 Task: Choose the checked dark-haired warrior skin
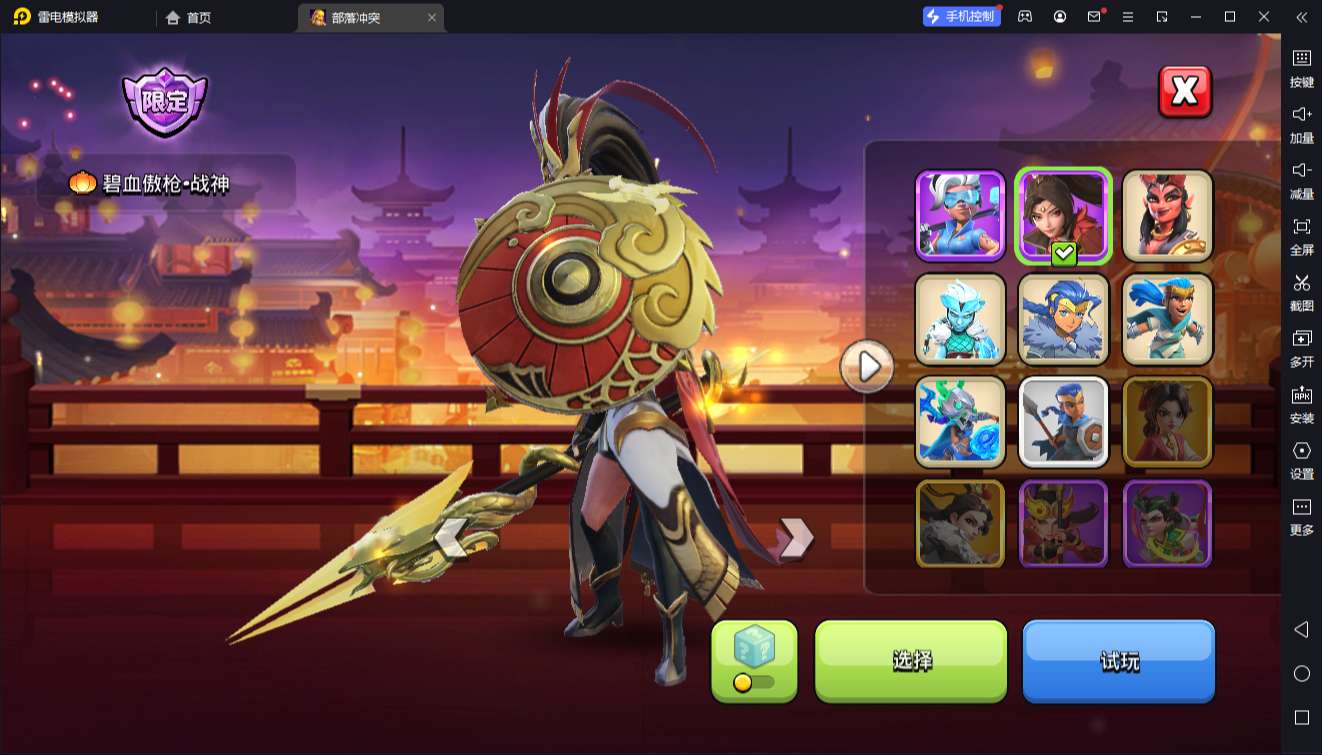(x=1063, y=216)
